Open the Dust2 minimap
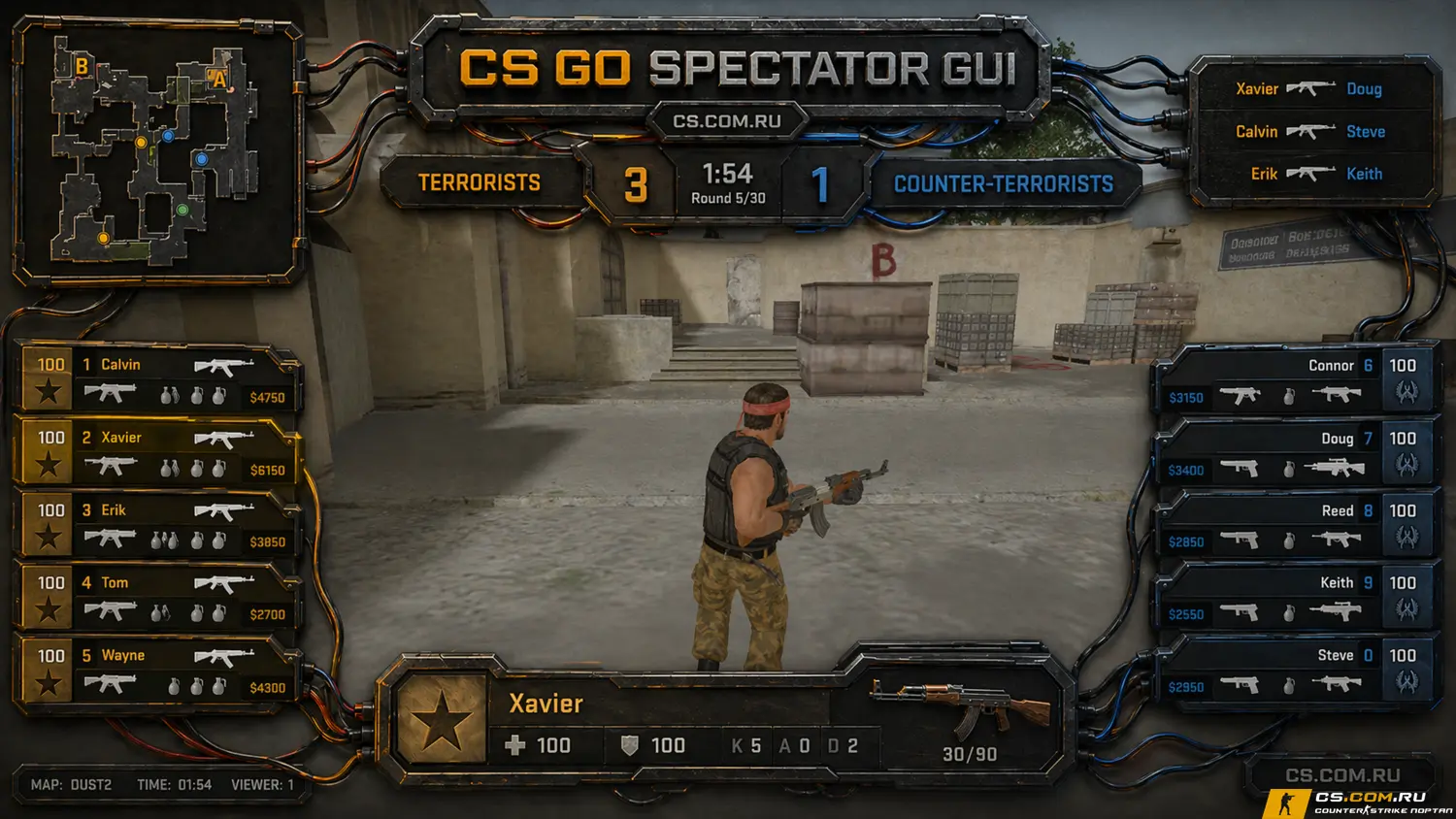The image size is (1456, 819). (155, 150)
